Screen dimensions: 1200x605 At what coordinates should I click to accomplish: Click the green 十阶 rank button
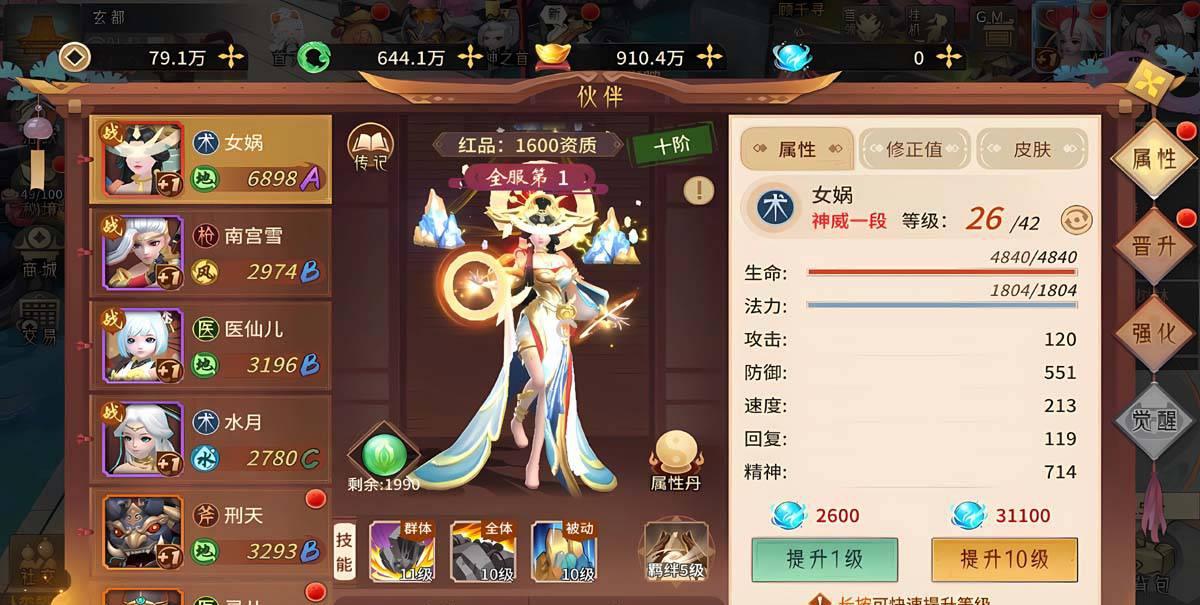click(671, 145)
